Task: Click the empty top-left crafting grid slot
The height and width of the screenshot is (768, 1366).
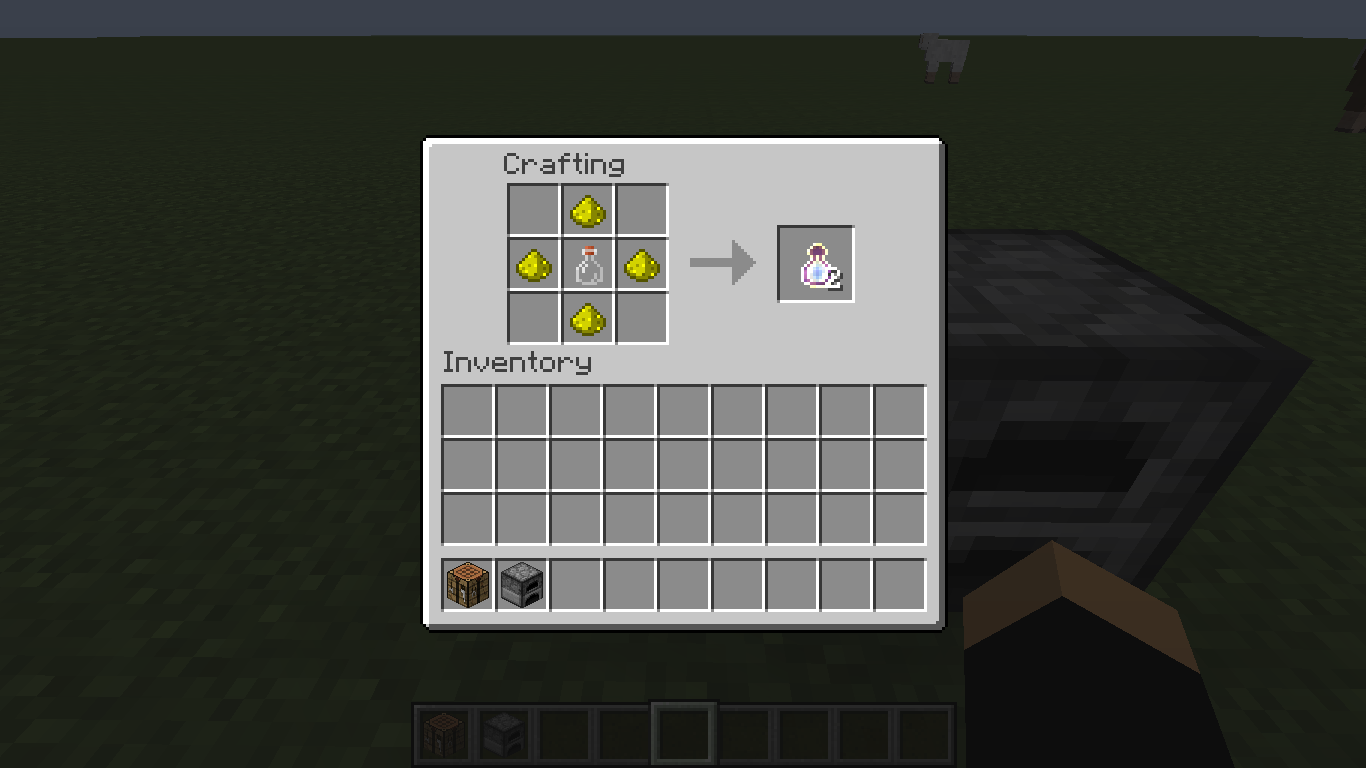Action: click(x=534, y=210)
